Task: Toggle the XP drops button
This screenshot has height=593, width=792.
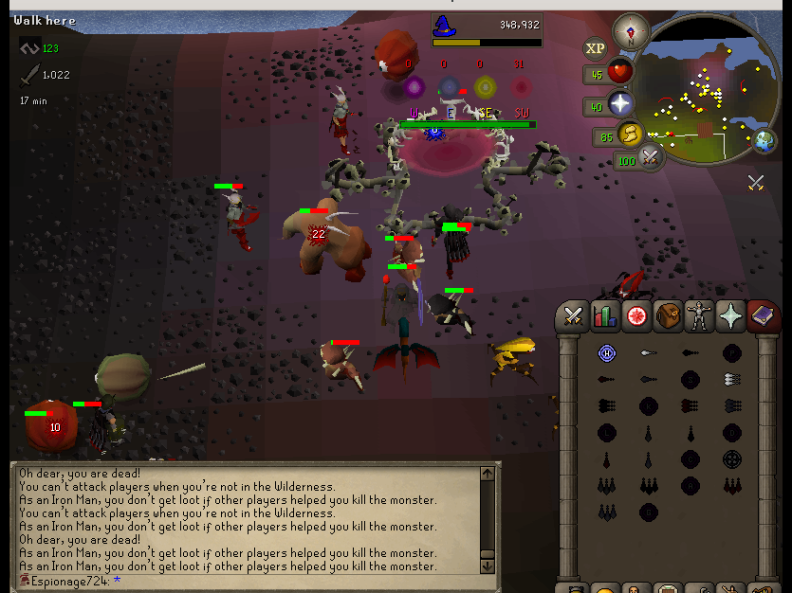Action: coord(595,48)
